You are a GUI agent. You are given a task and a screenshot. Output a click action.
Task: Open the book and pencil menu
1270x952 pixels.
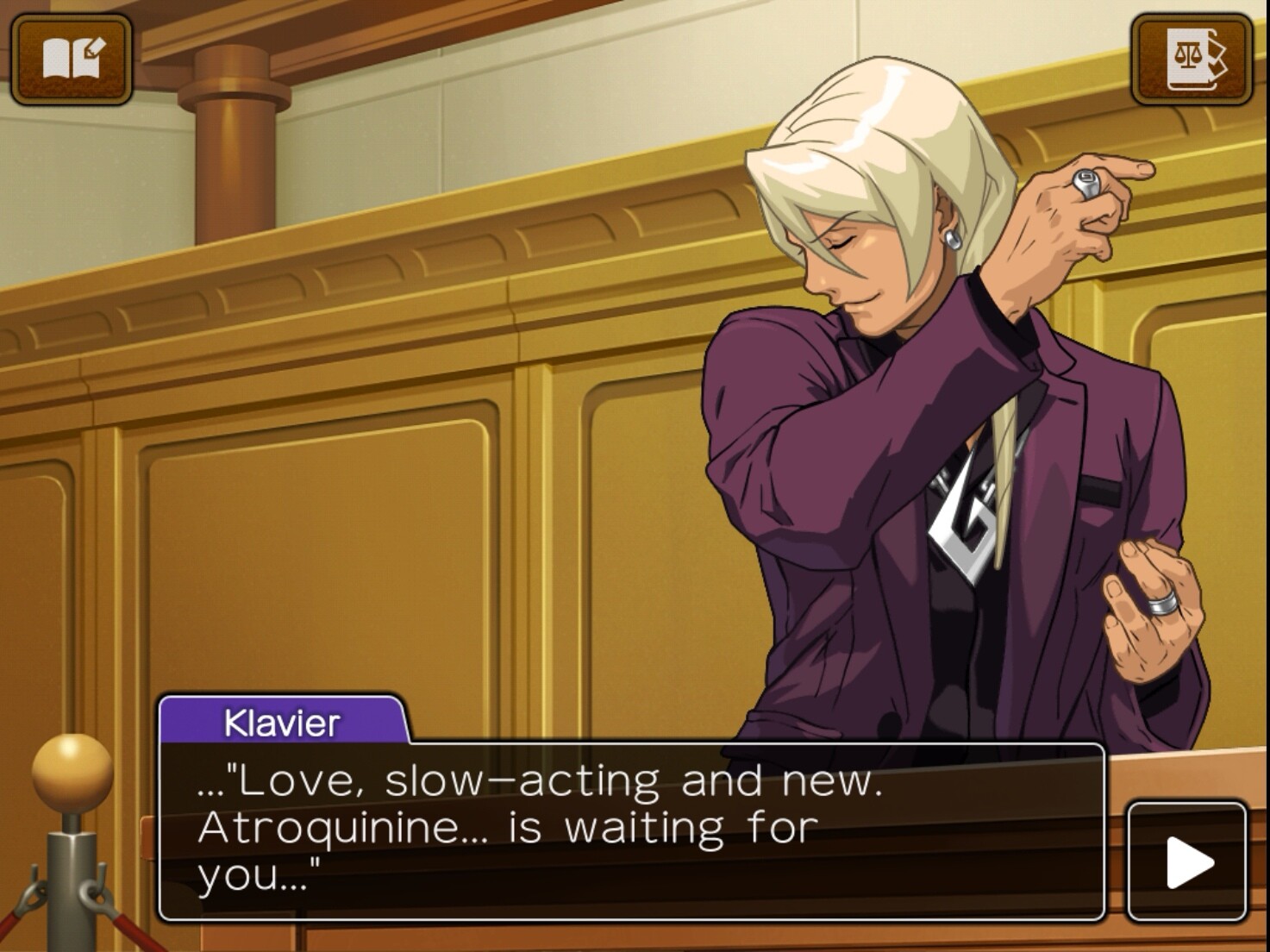point(72,59)
